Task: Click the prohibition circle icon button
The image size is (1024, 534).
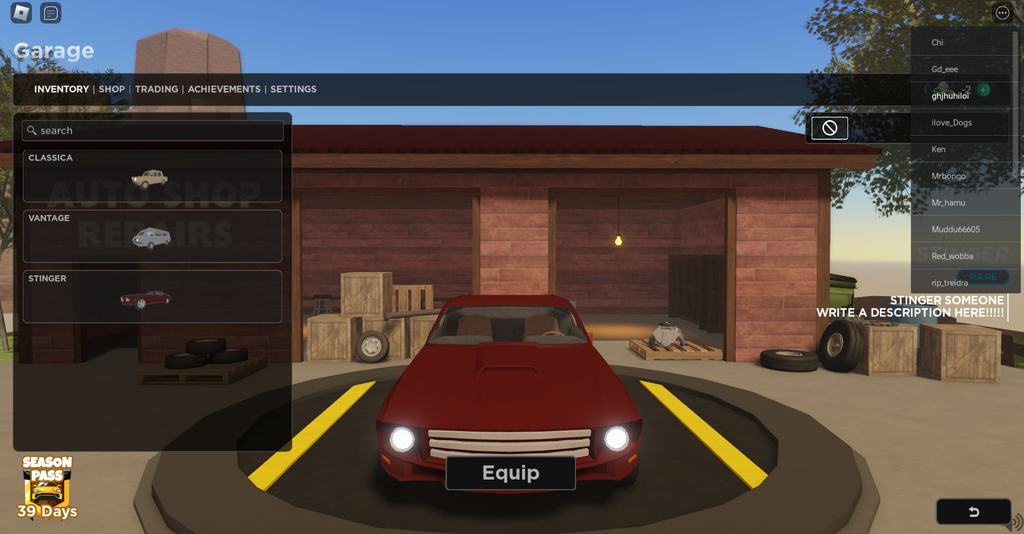Action: [829, 128]
